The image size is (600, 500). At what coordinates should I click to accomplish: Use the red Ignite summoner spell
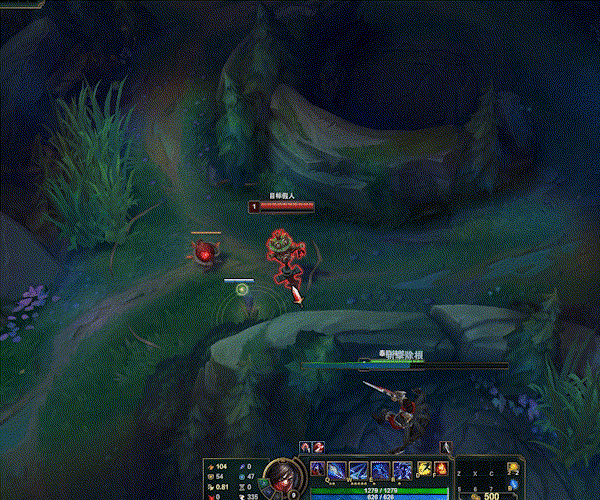tap(439, 468)
